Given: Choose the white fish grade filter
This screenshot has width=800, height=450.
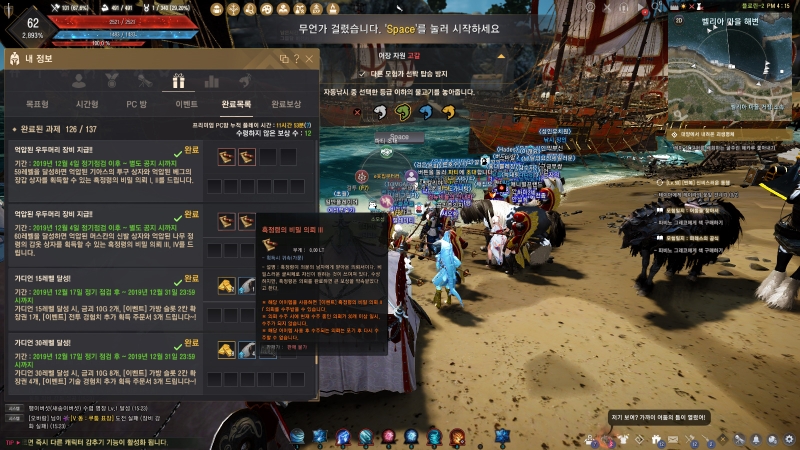Looking at the screenshot, I should click(x=382, y=111).
